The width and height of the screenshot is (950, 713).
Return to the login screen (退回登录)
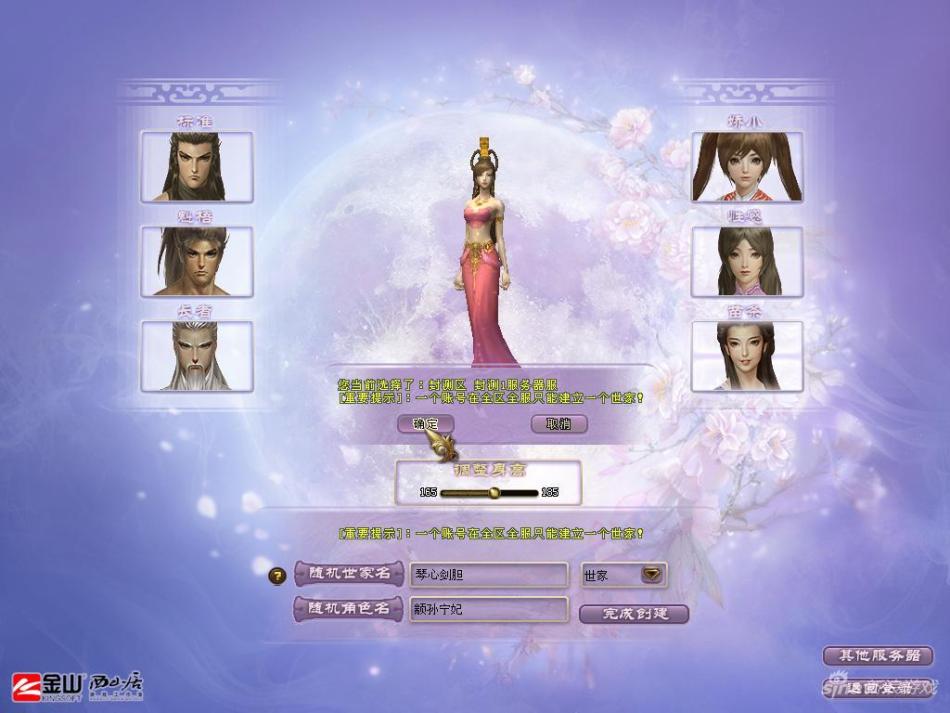[x=877, y=687]
